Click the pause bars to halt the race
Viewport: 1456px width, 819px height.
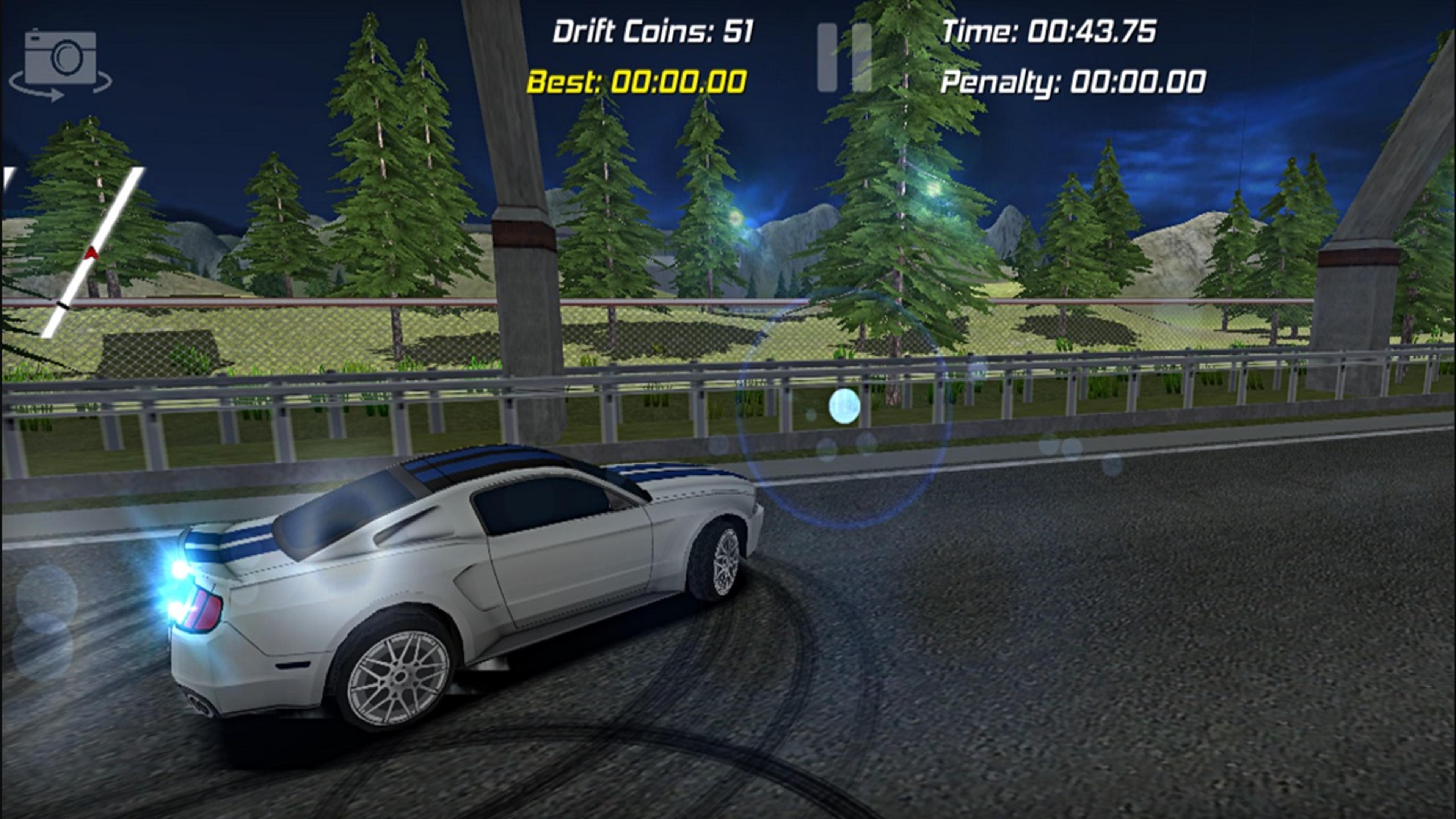tap(845, 56)
